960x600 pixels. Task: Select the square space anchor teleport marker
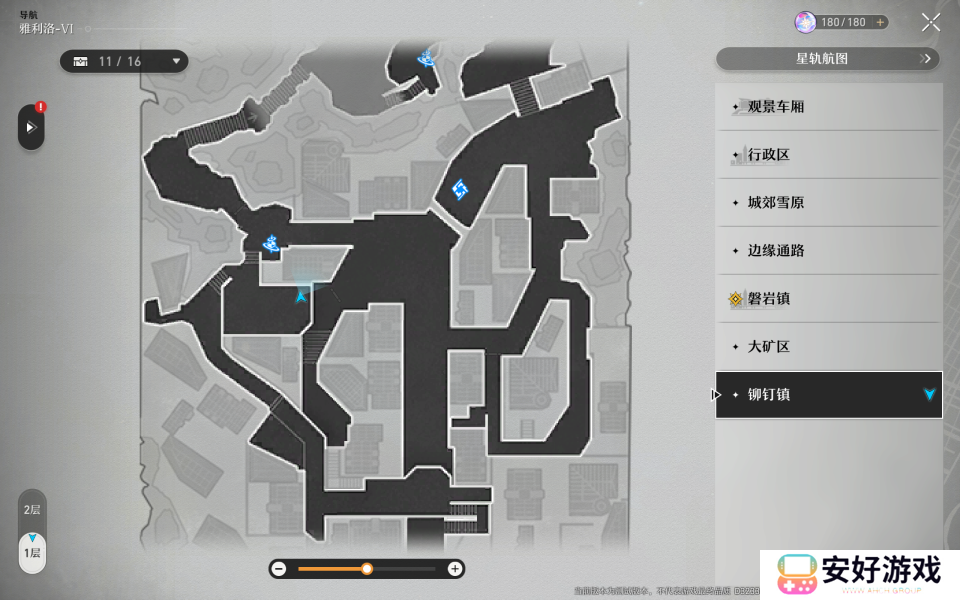(x=460, y=189)
